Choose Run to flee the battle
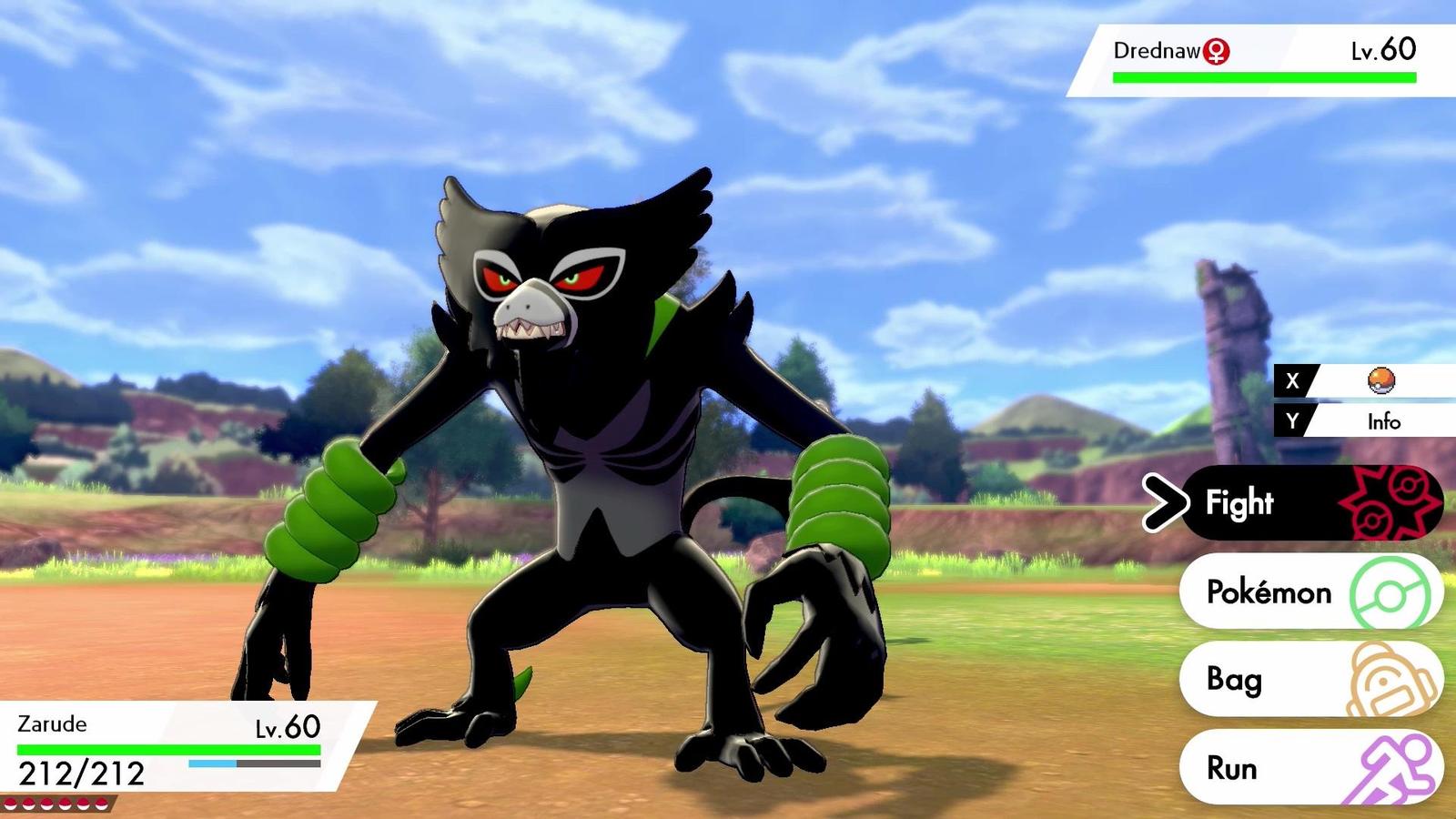 (1249, 767)
